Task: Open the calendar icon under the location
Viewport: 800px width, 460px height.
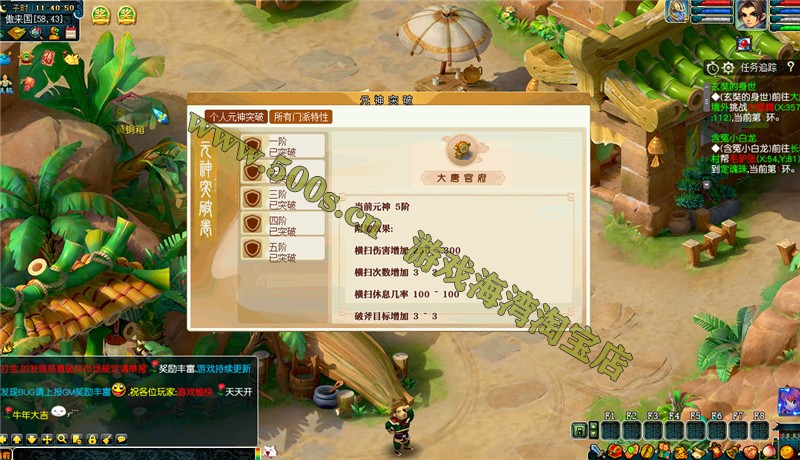Action: [71, 34]
